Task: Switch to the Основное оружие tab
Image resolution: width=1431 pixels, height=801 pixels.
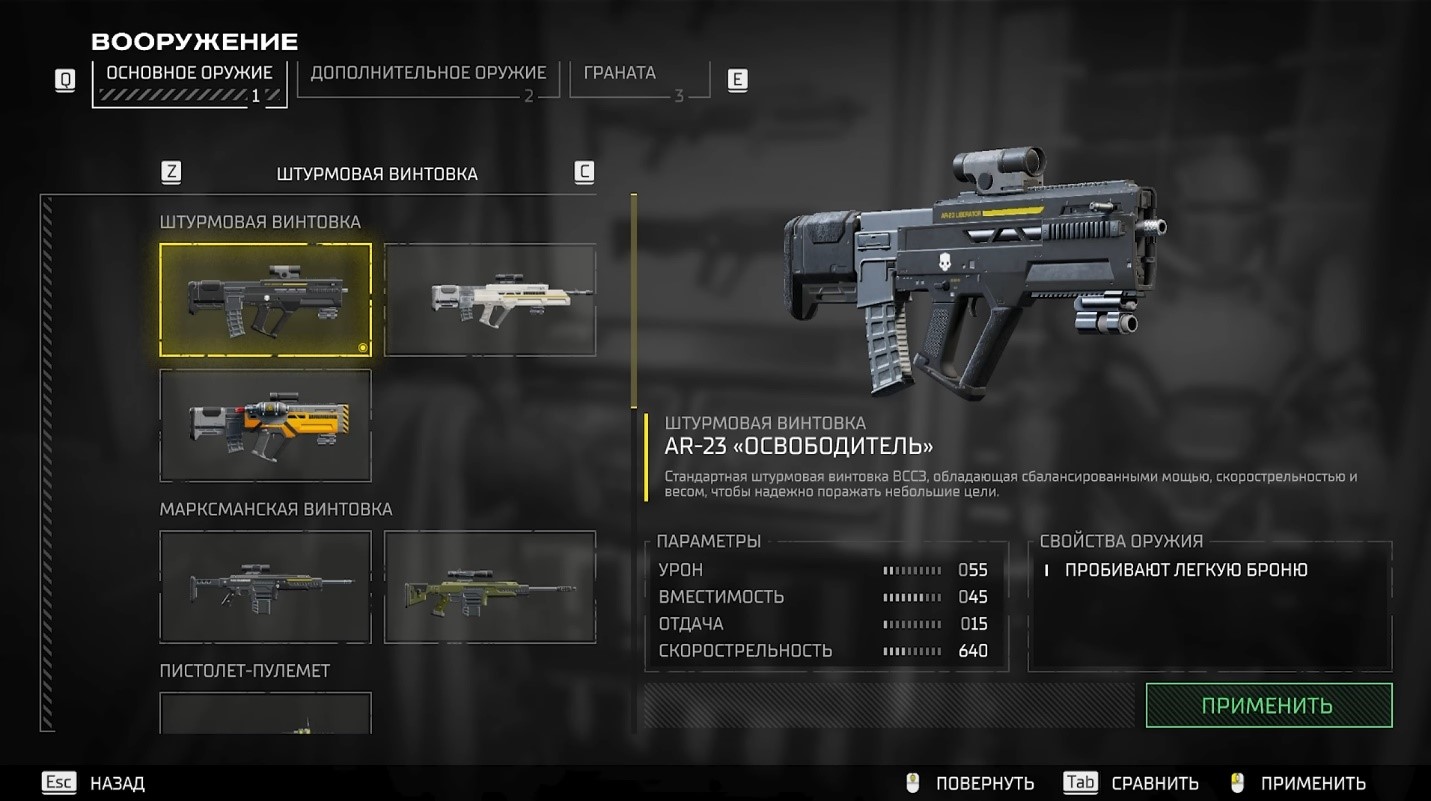Action: click(x=190, y=82)
